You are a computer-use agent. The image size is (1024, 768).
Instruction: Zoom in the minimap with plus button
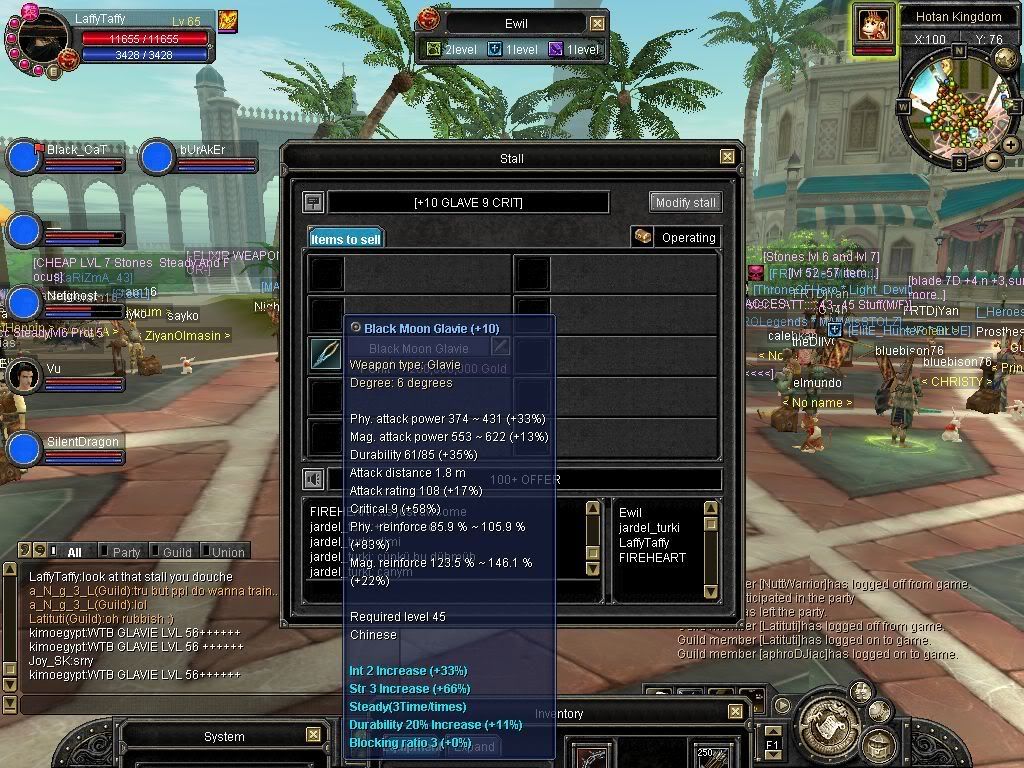point(1011,144)
